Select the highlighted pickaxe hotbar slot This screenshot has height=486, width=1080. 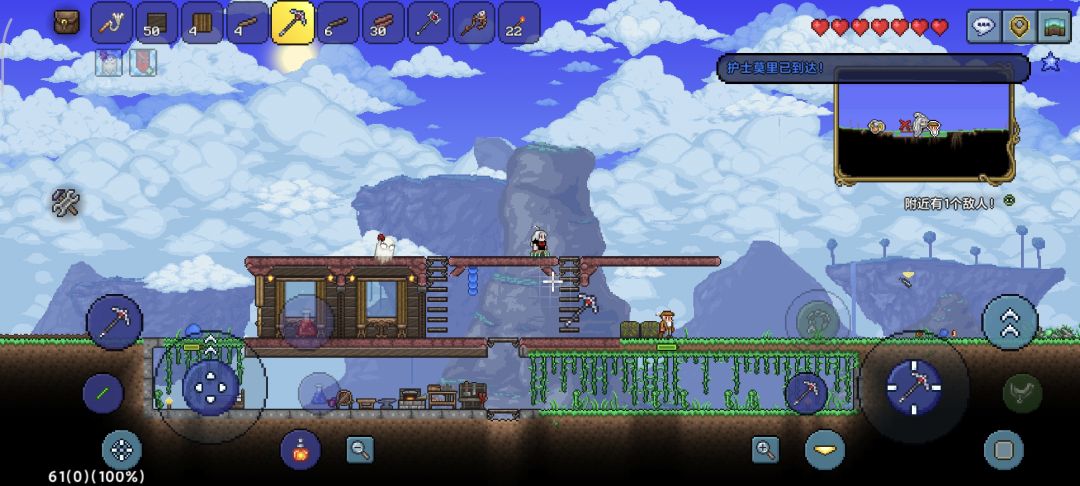pyautogui.click(x=292, y=23)
